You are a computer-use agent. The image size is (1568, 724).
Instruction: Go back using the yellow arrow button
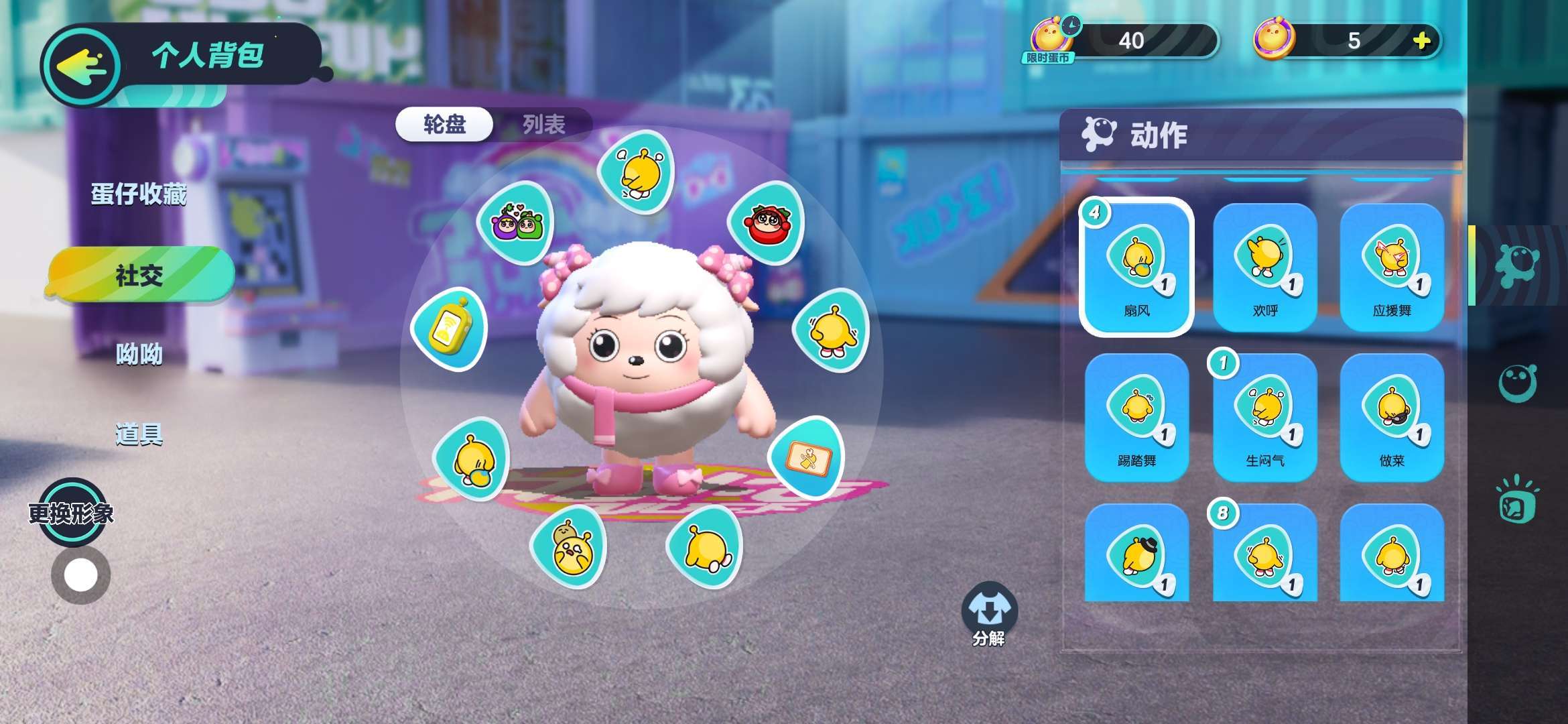point(82,66)
